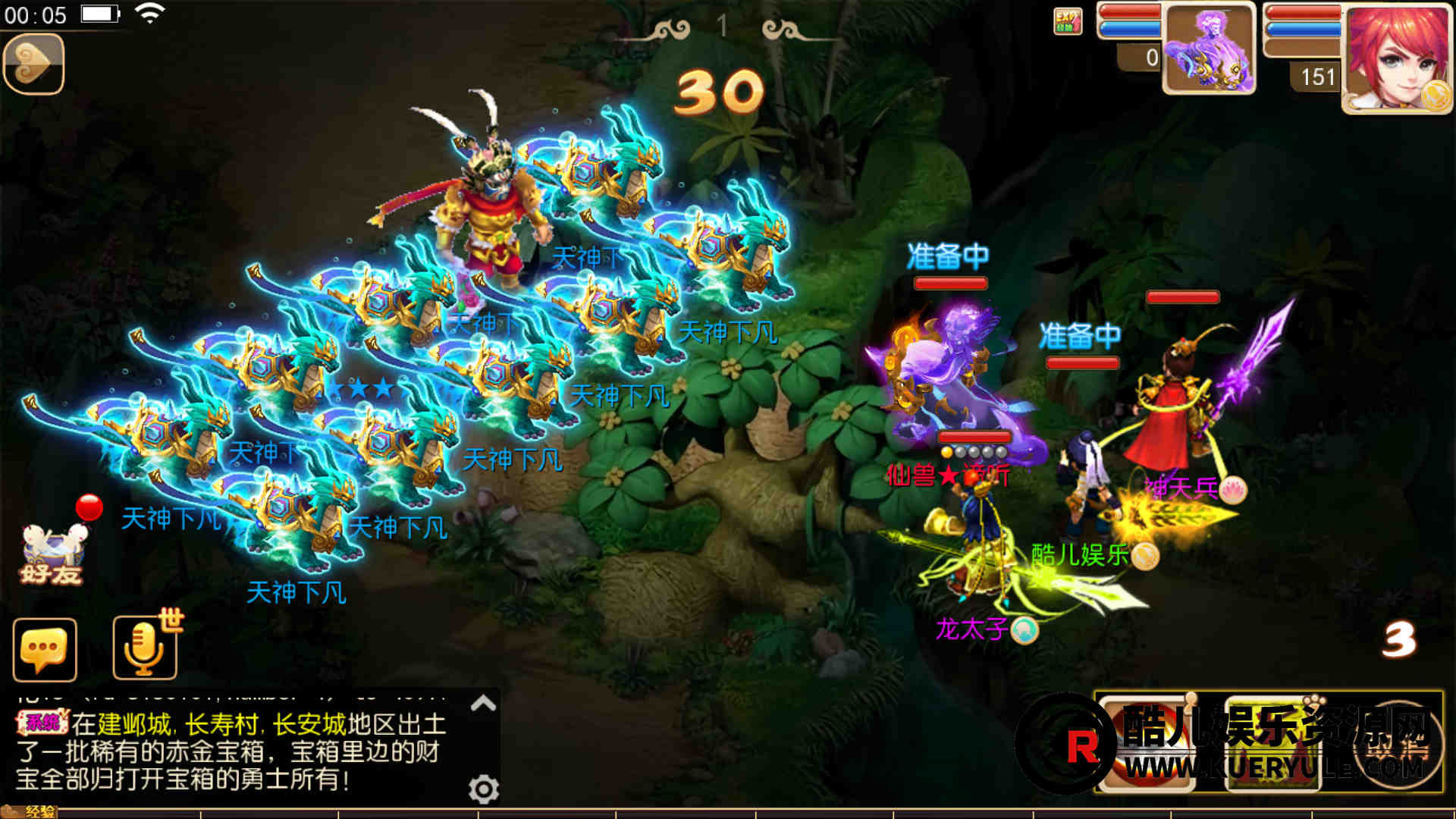Open the 好友 friends list
Image resolution: width=1456 pixels, height=819 pixels.
tap(52, 554)
